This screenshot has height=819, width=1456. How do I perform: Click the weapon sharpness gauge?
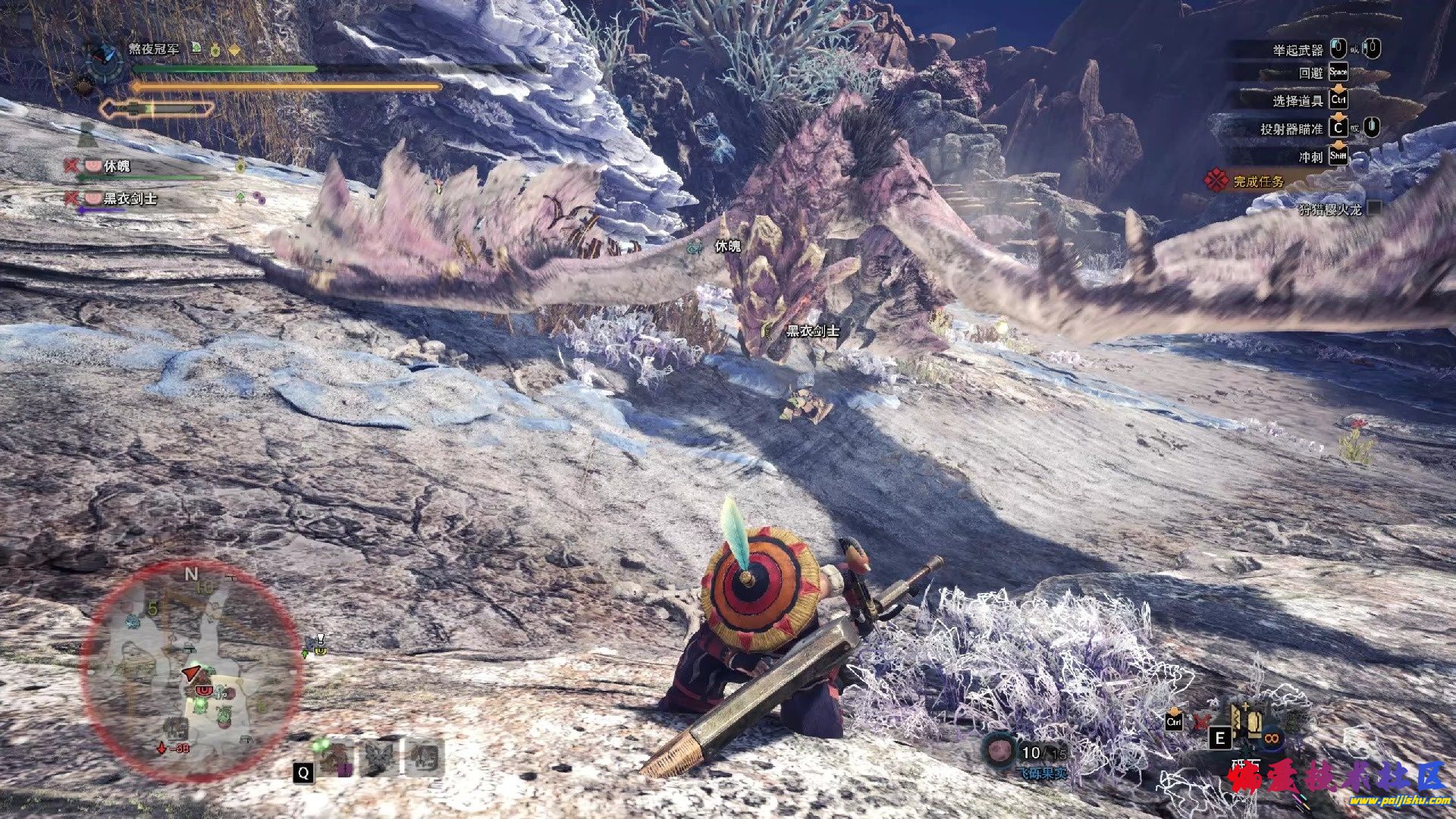(x=158, y=108)
